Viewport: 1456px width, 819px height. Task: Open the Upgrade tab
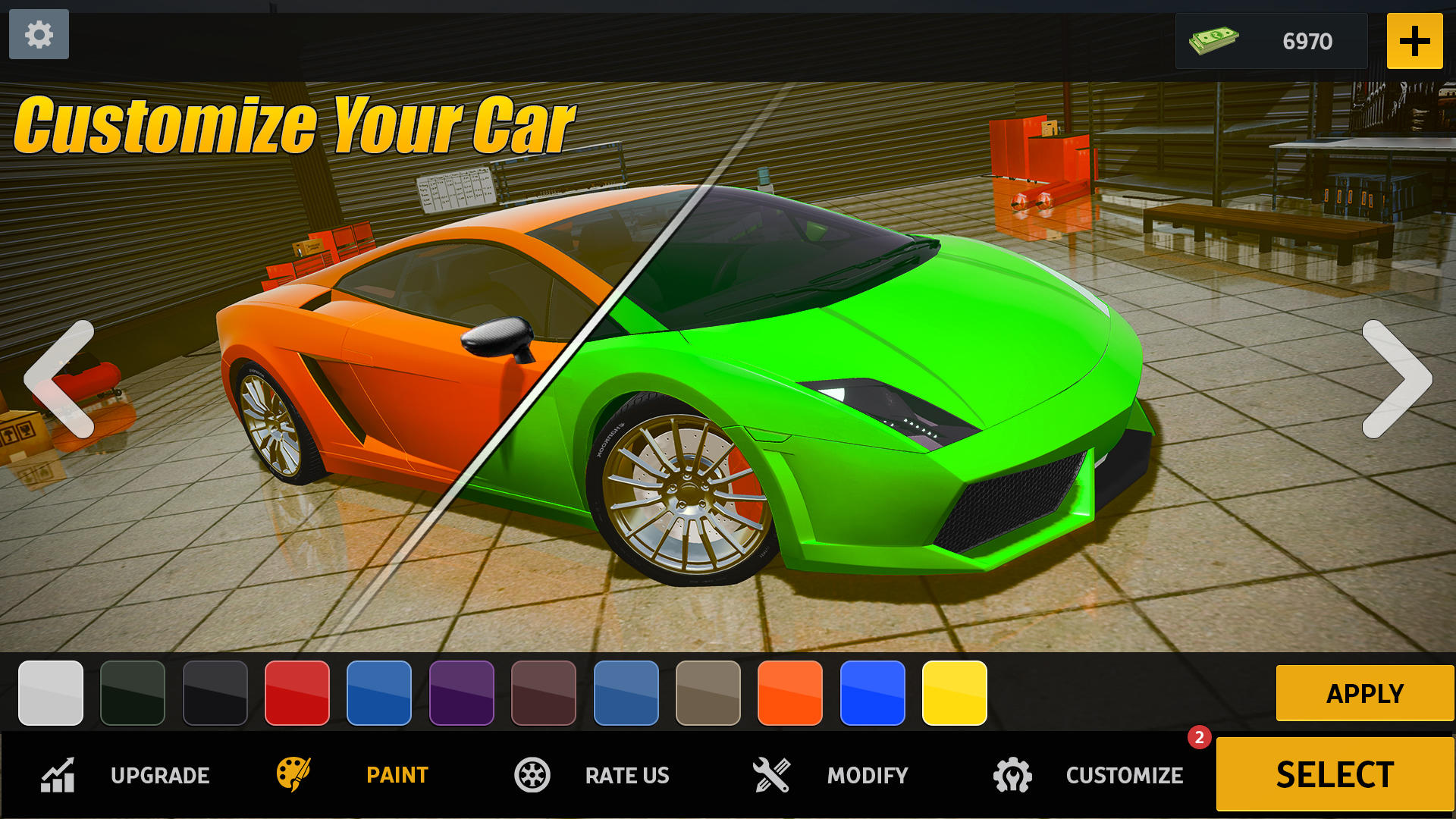(160, 775)
